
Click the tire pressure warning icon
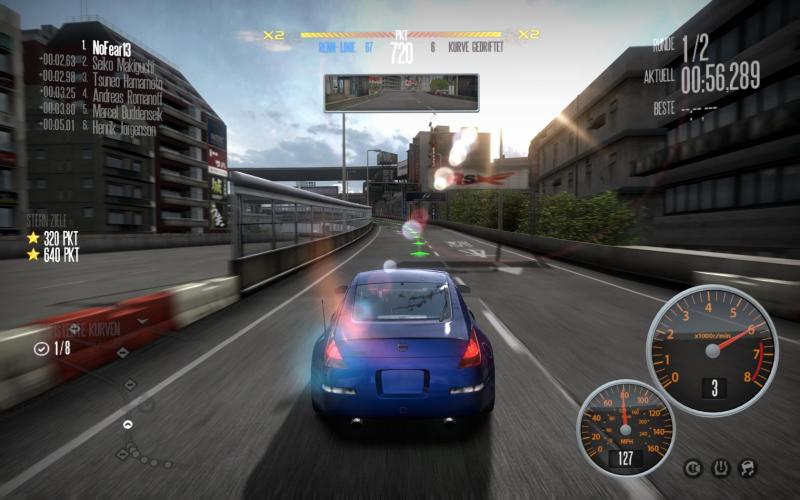(719, 467)
